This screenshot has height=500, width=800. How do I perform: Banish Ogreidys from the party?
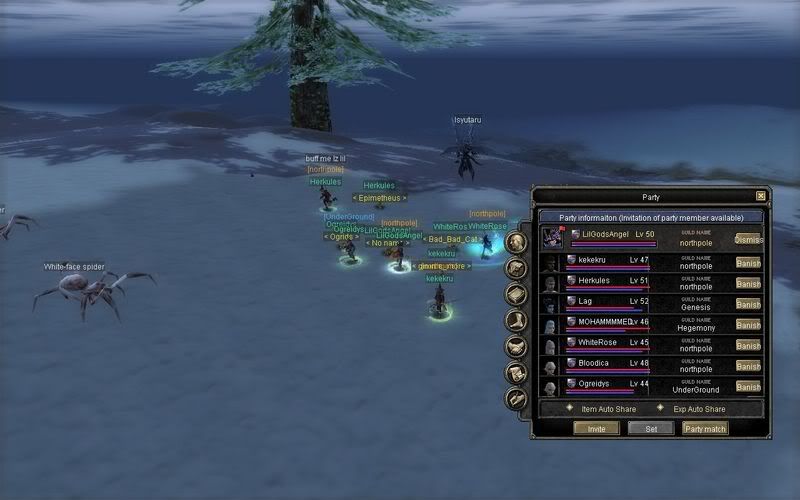[x=748, y=386]
